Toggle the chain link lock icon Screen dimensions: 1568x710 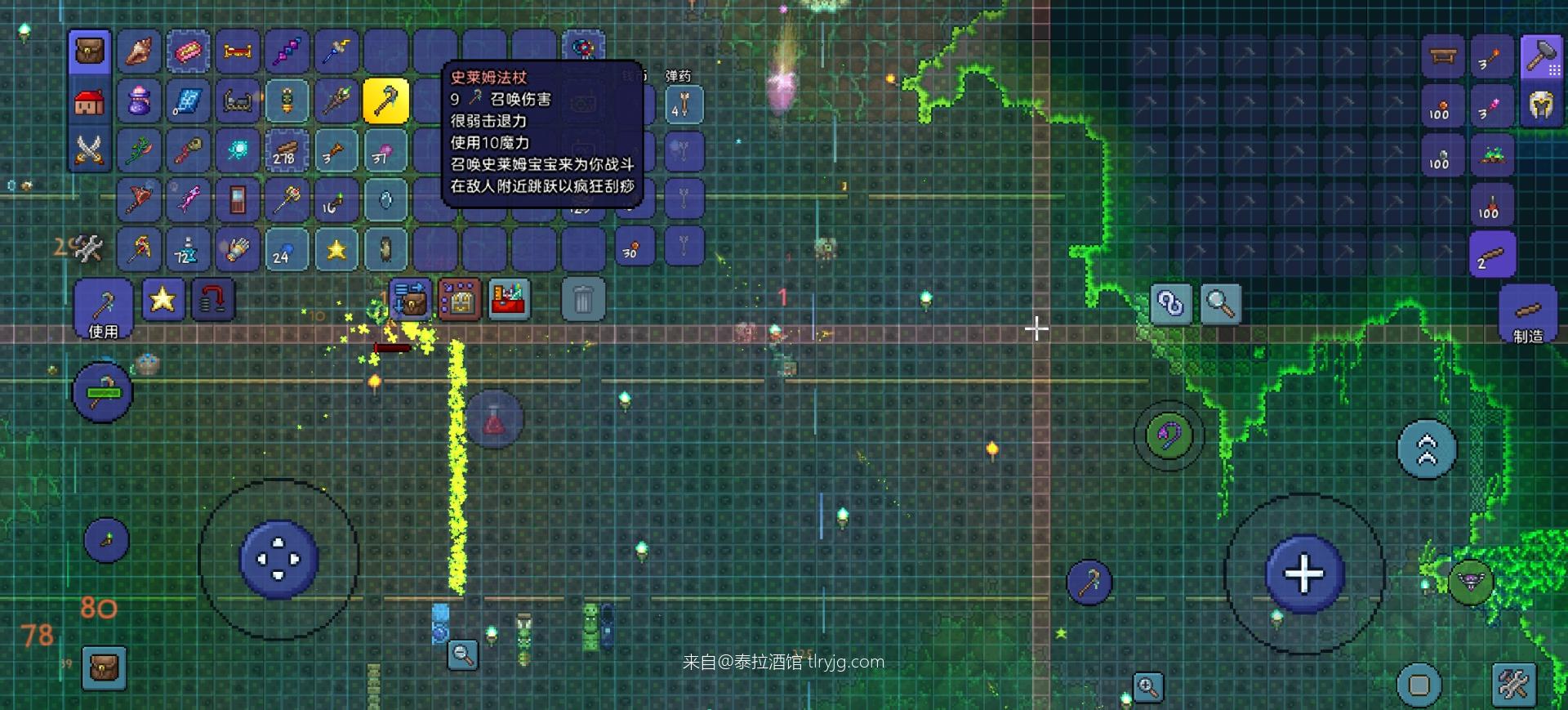tap(1169, 303)
